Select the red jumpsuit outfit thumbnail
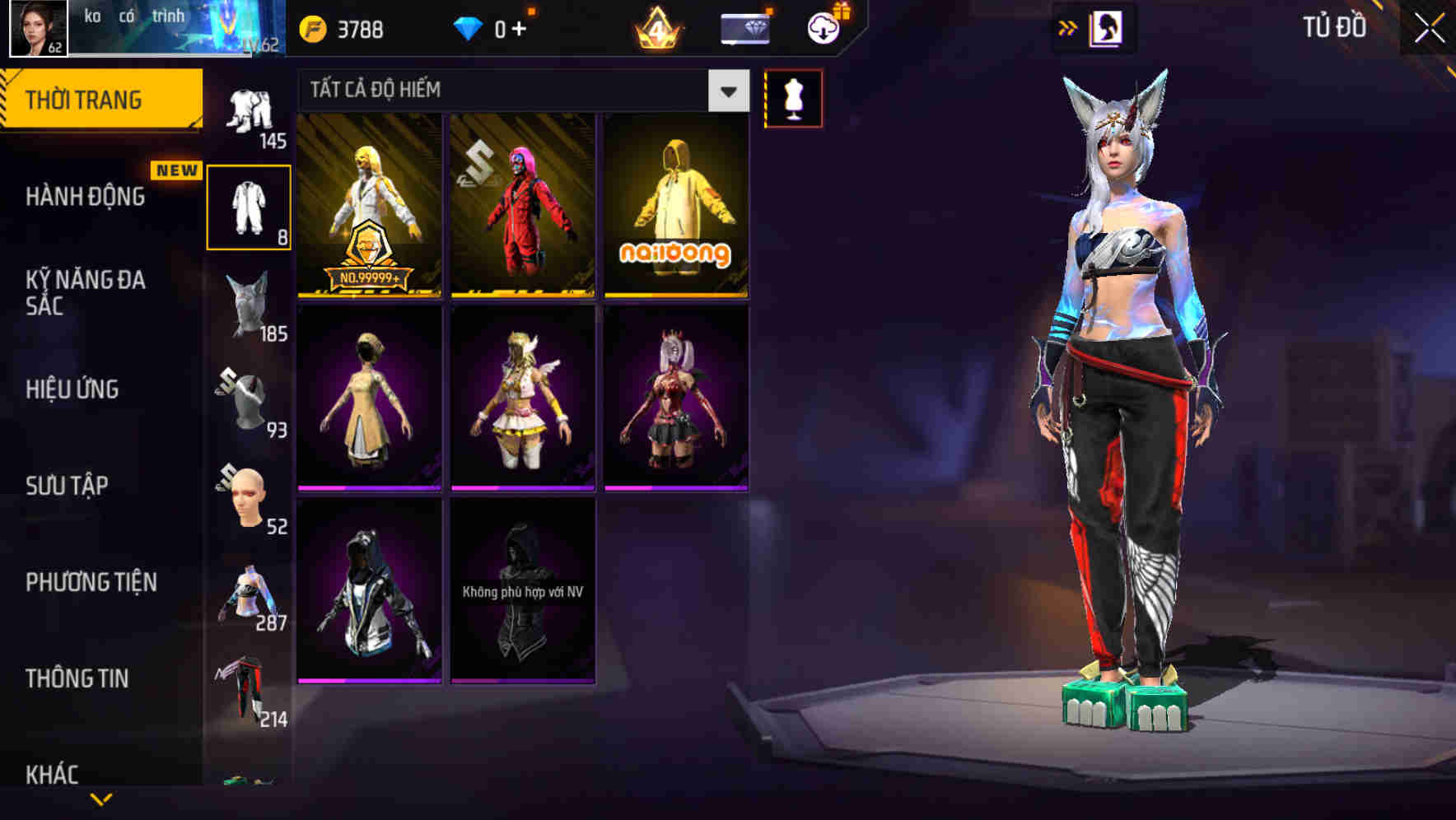The image size is (1456, 820). click(x=521, y=206)
